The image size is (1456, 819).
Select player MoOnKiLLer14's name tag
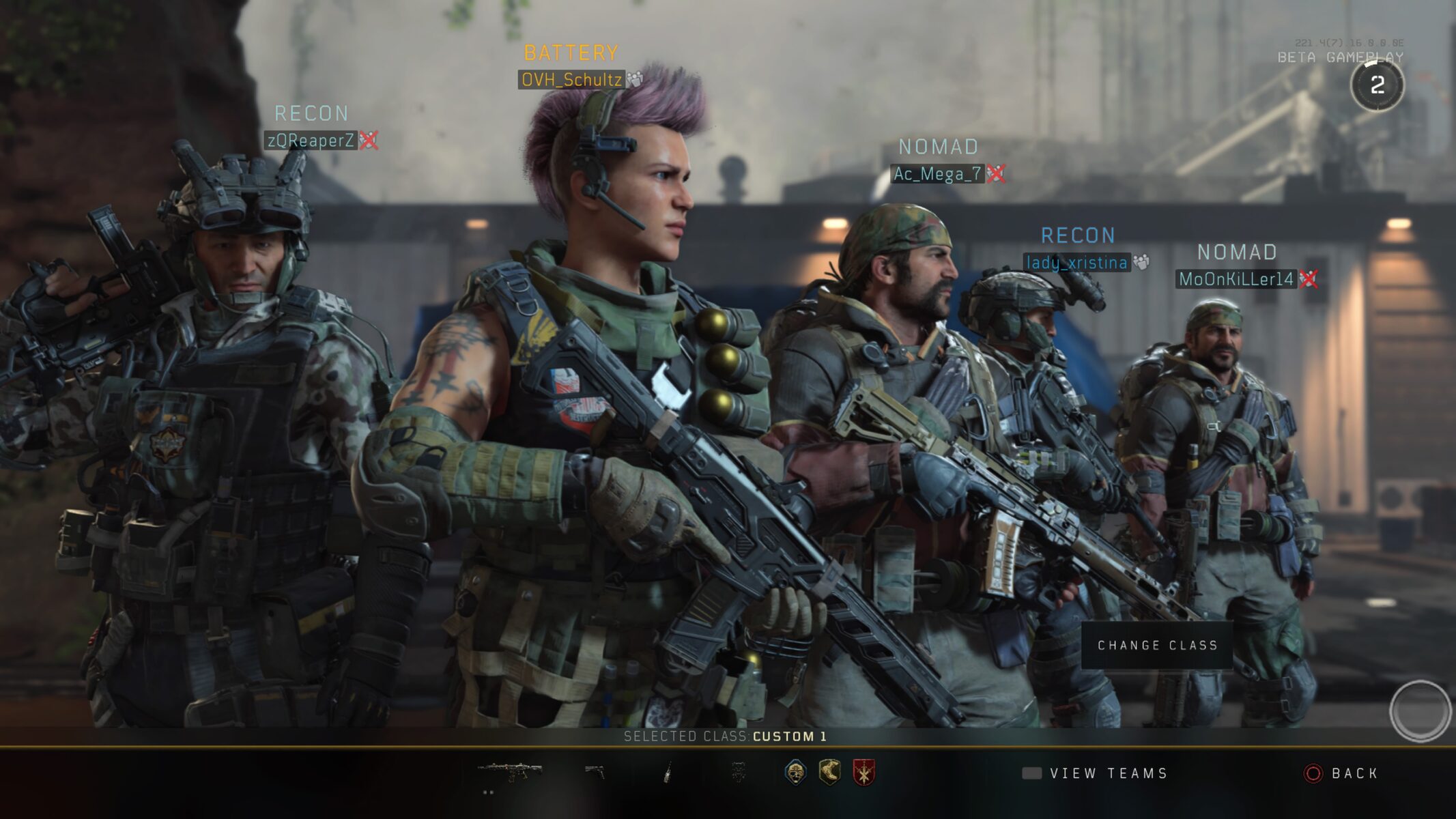[x=1236, y=279]
